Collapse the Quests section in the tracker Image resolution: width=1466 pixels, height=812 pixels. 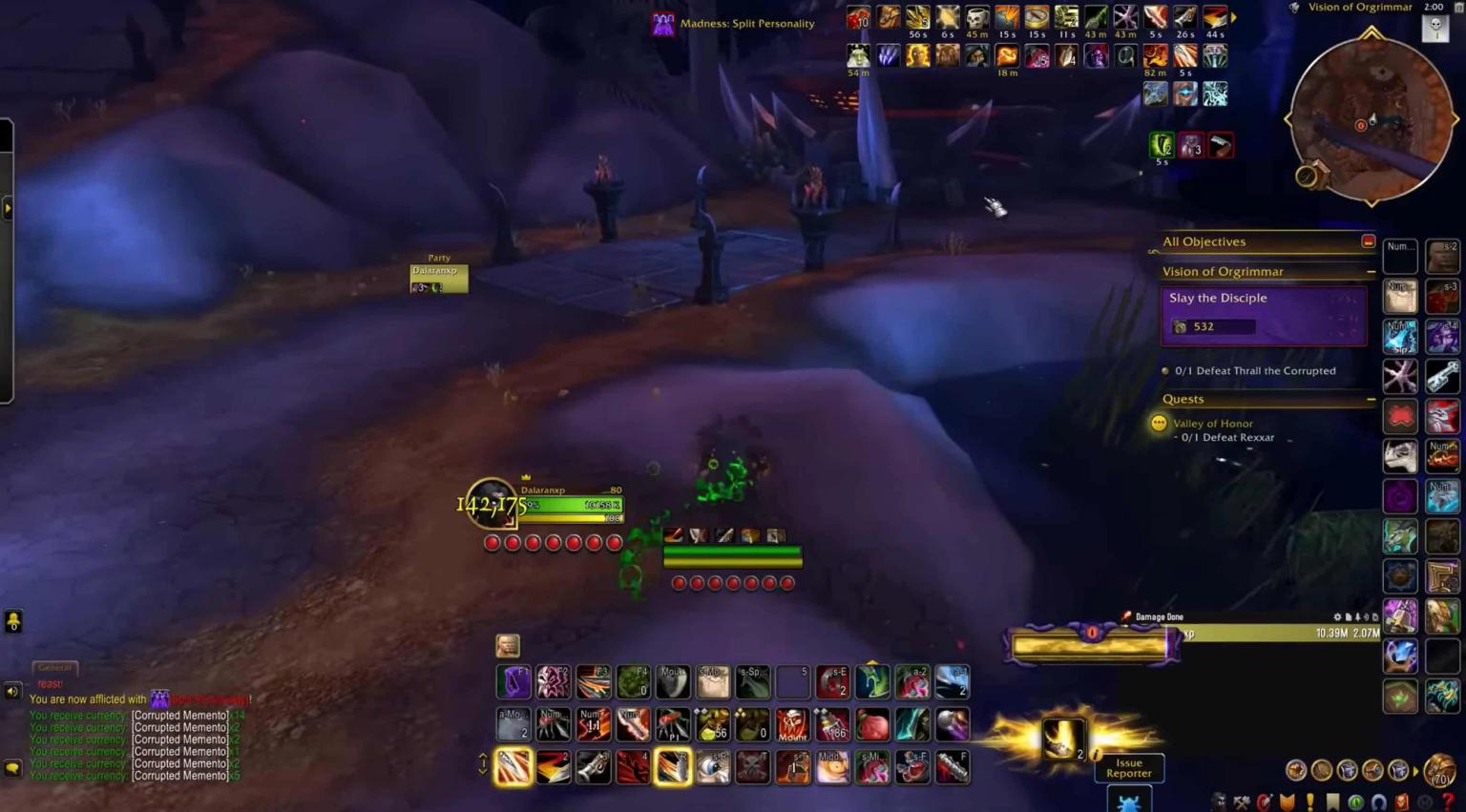point(1372,399)
